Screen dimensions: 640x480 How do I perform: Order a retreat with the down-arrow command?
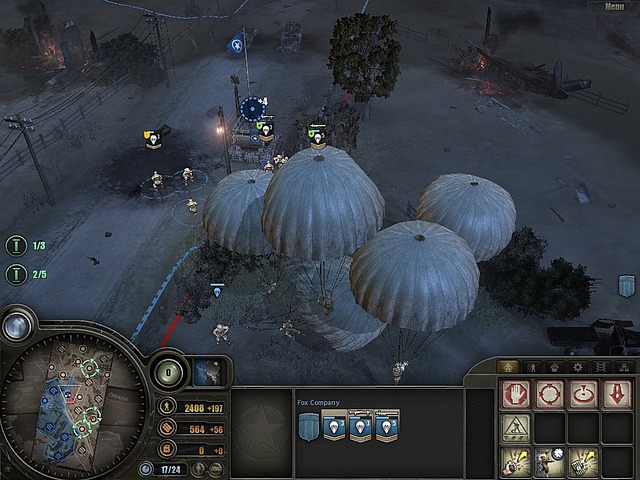point(615,394)
